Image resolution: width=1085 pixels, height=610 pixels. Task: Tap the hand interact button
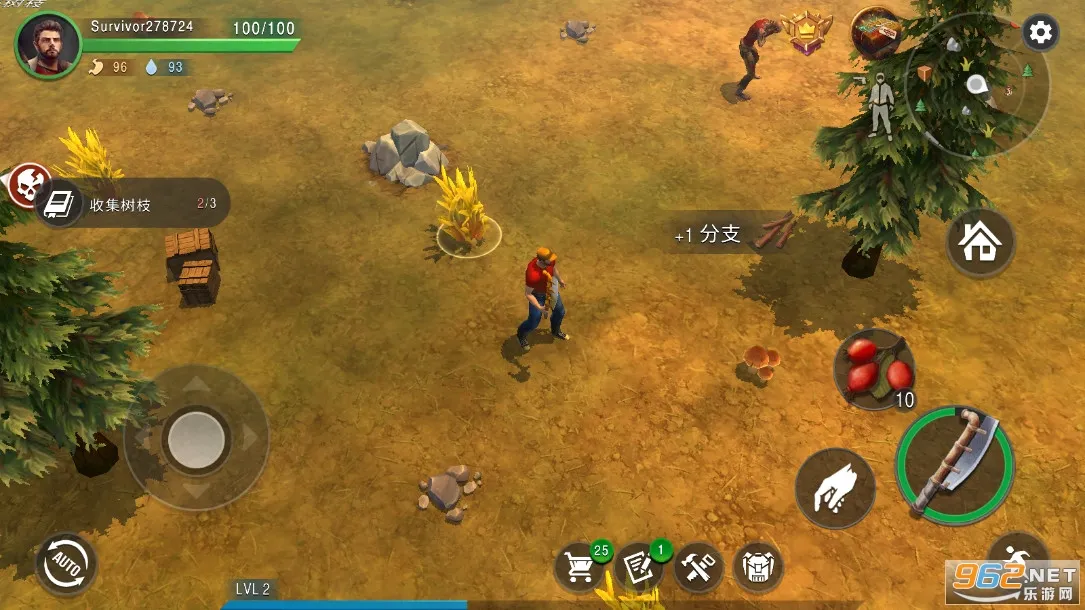coord(835,488)
